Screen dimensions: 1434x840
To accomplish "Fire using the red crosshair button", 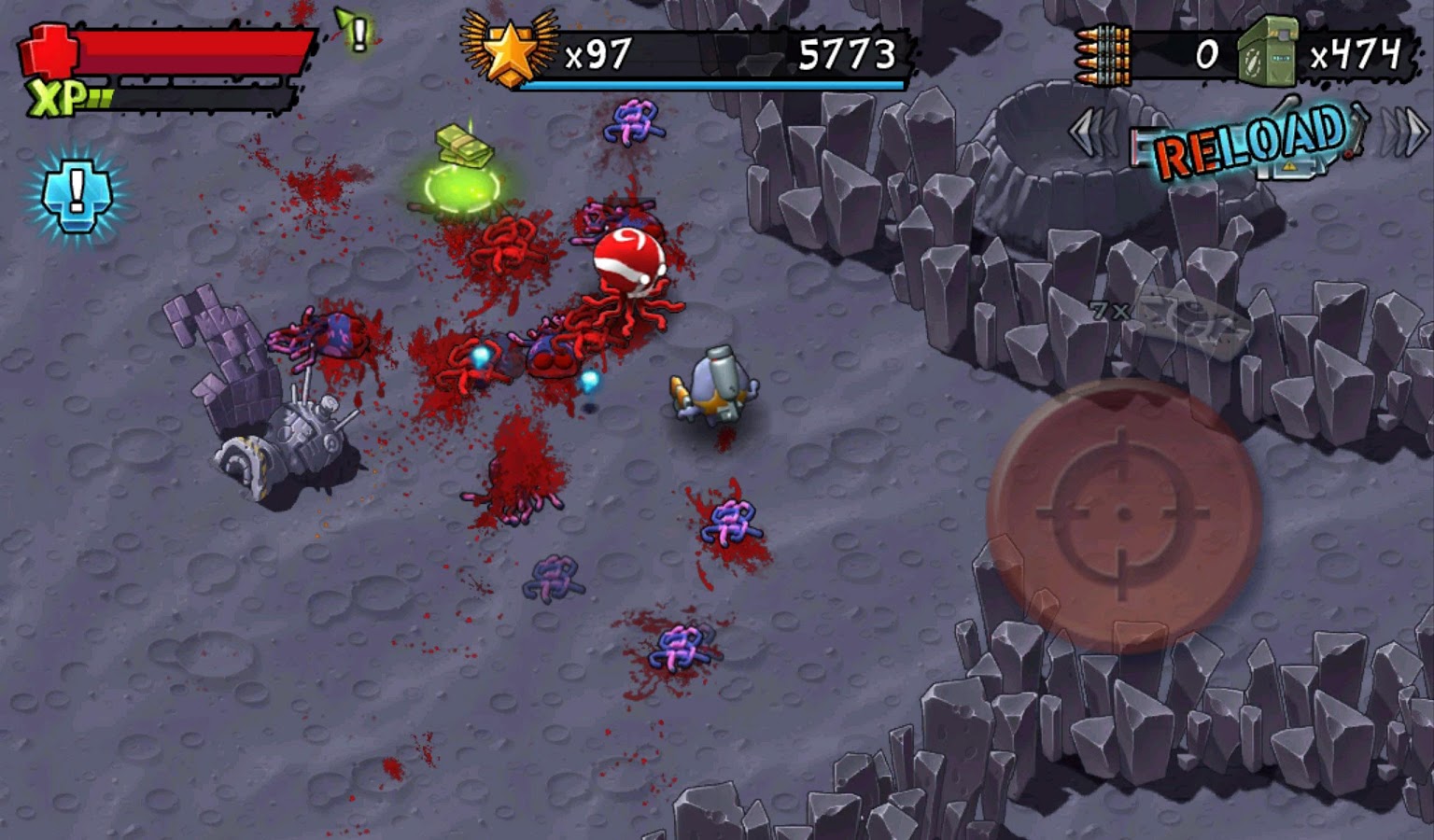I will 1123,515.
